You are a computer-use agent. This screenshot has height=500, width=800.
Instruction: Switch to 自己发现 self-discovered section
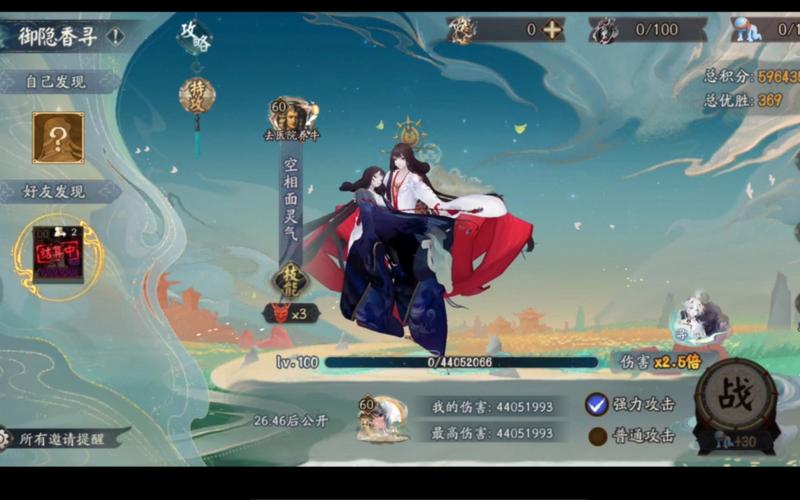56,82
